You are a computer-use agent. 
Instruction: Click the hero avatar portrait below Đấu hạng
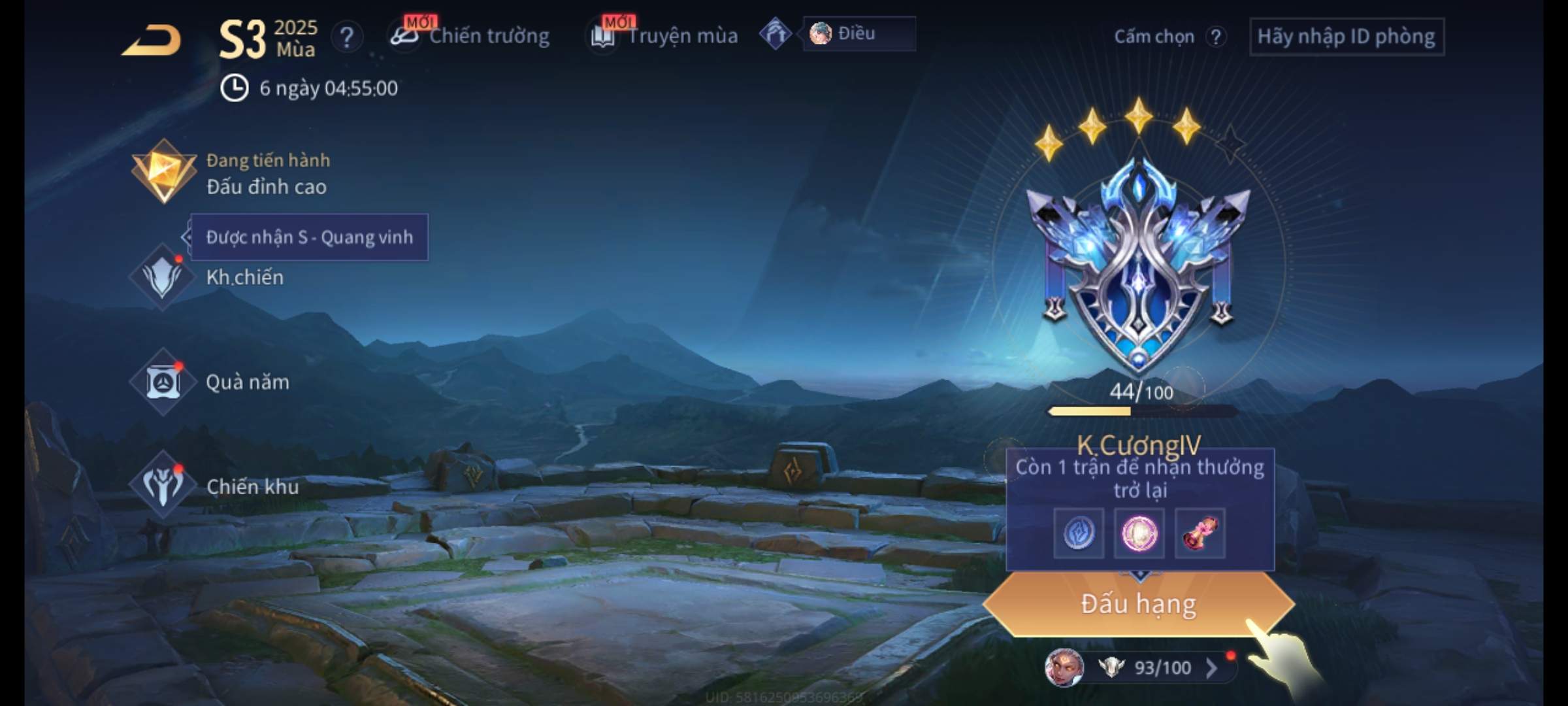pyautogui.click(x=1064, y=667)
